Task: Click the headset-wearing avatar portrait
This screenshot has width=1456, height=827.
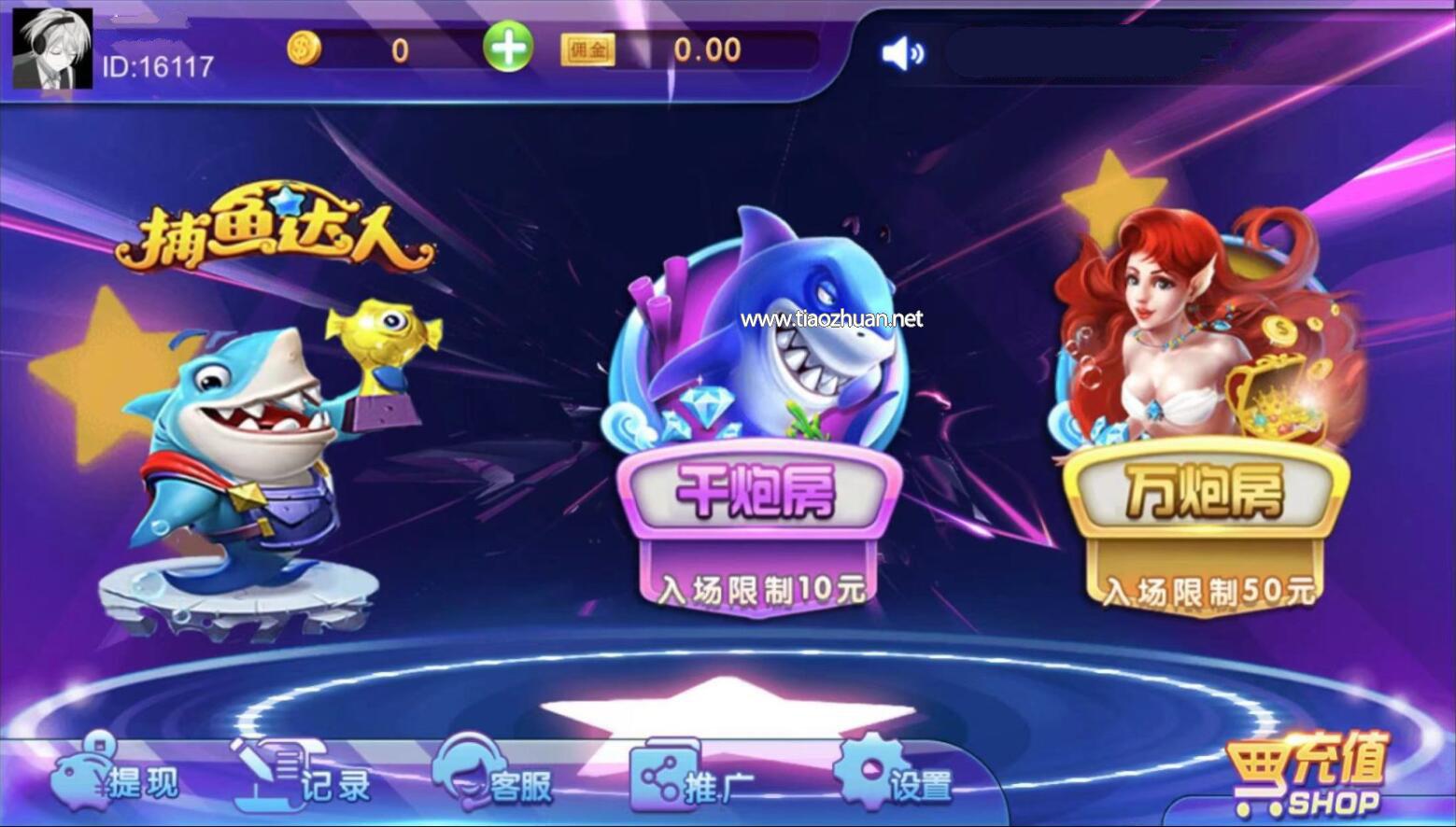Action: (51, 49)
